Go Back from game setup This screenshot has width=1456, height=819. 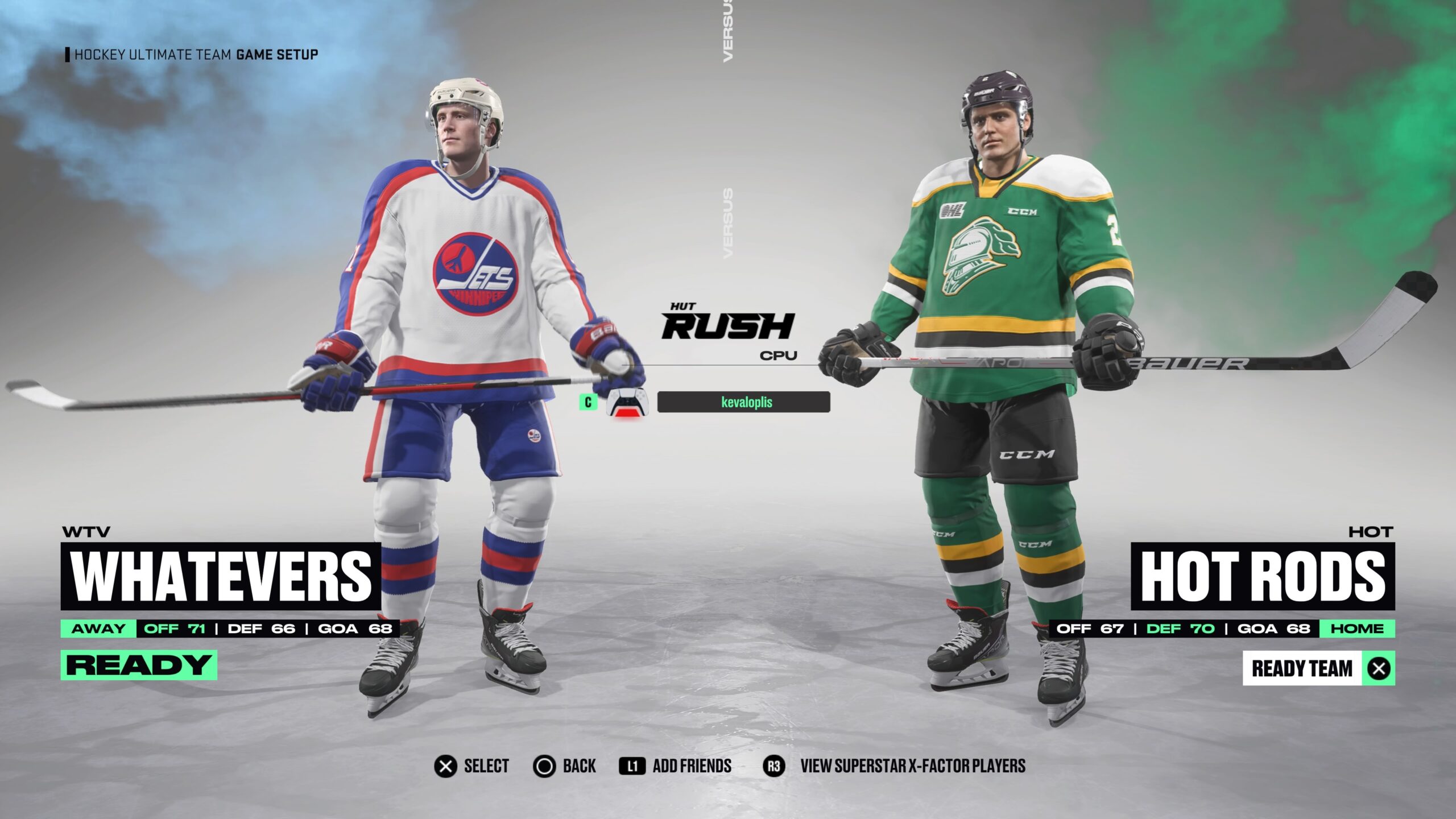(x=564, y=766)
